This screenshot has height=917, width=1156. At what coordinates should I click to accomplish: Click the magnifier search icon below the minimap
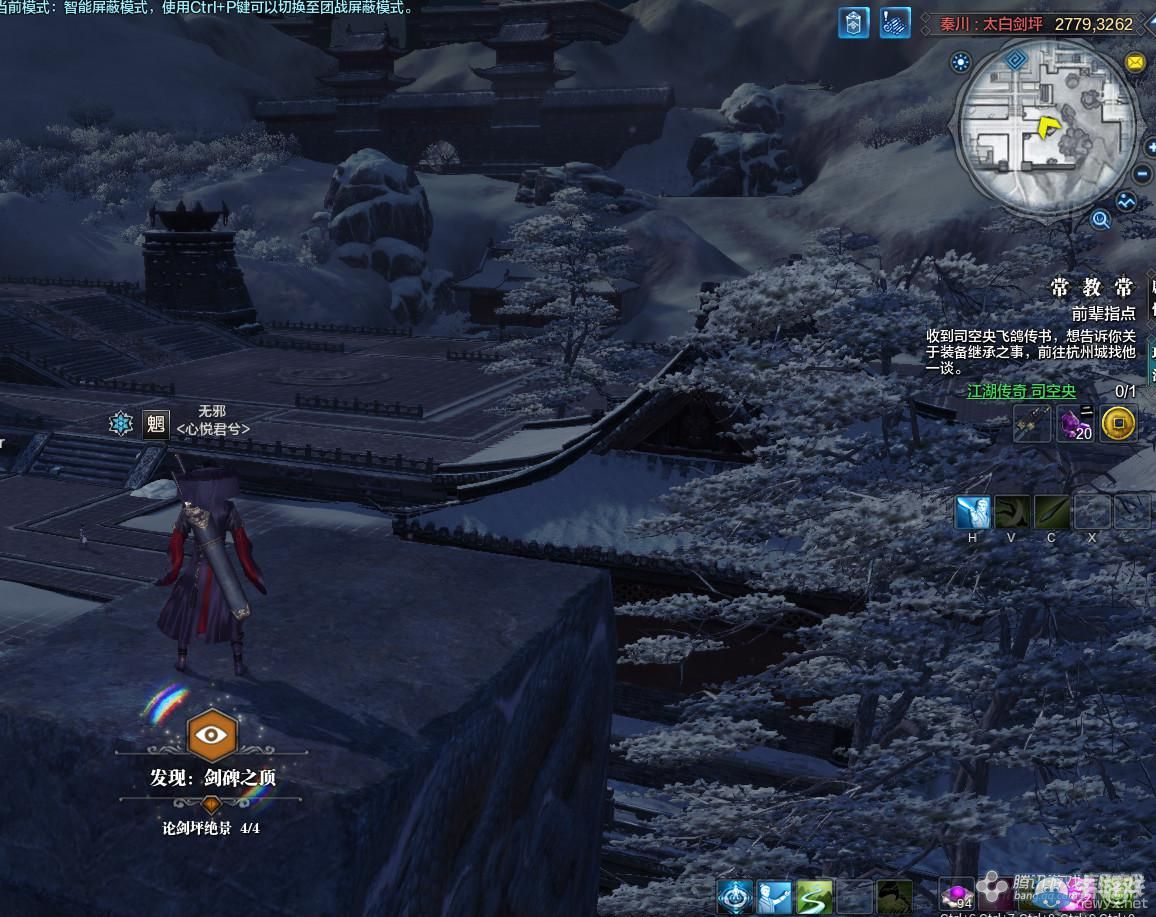point(1101,219)
